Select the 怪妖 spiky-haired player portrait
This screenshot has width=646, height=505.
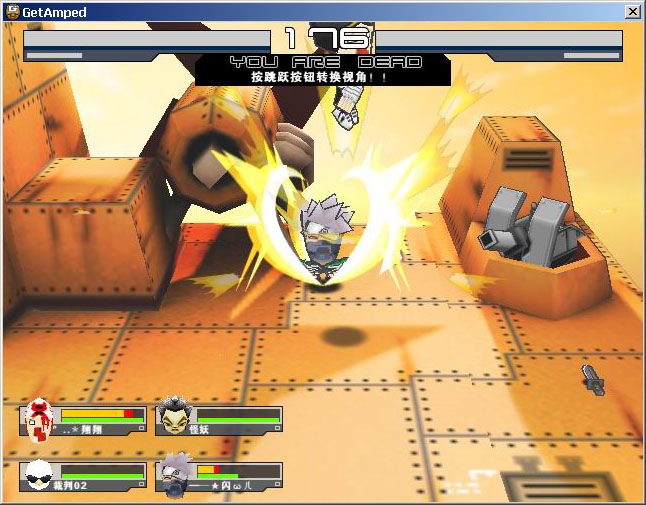[x=174, y=419]
